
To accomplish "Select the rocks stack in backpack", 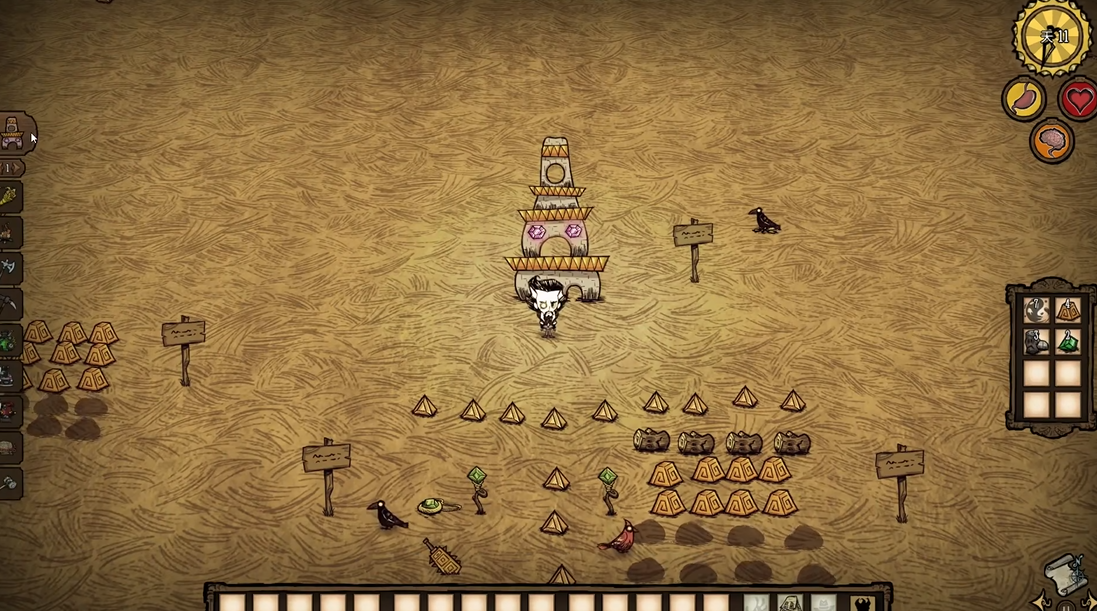I will [x=1037, y=343].
